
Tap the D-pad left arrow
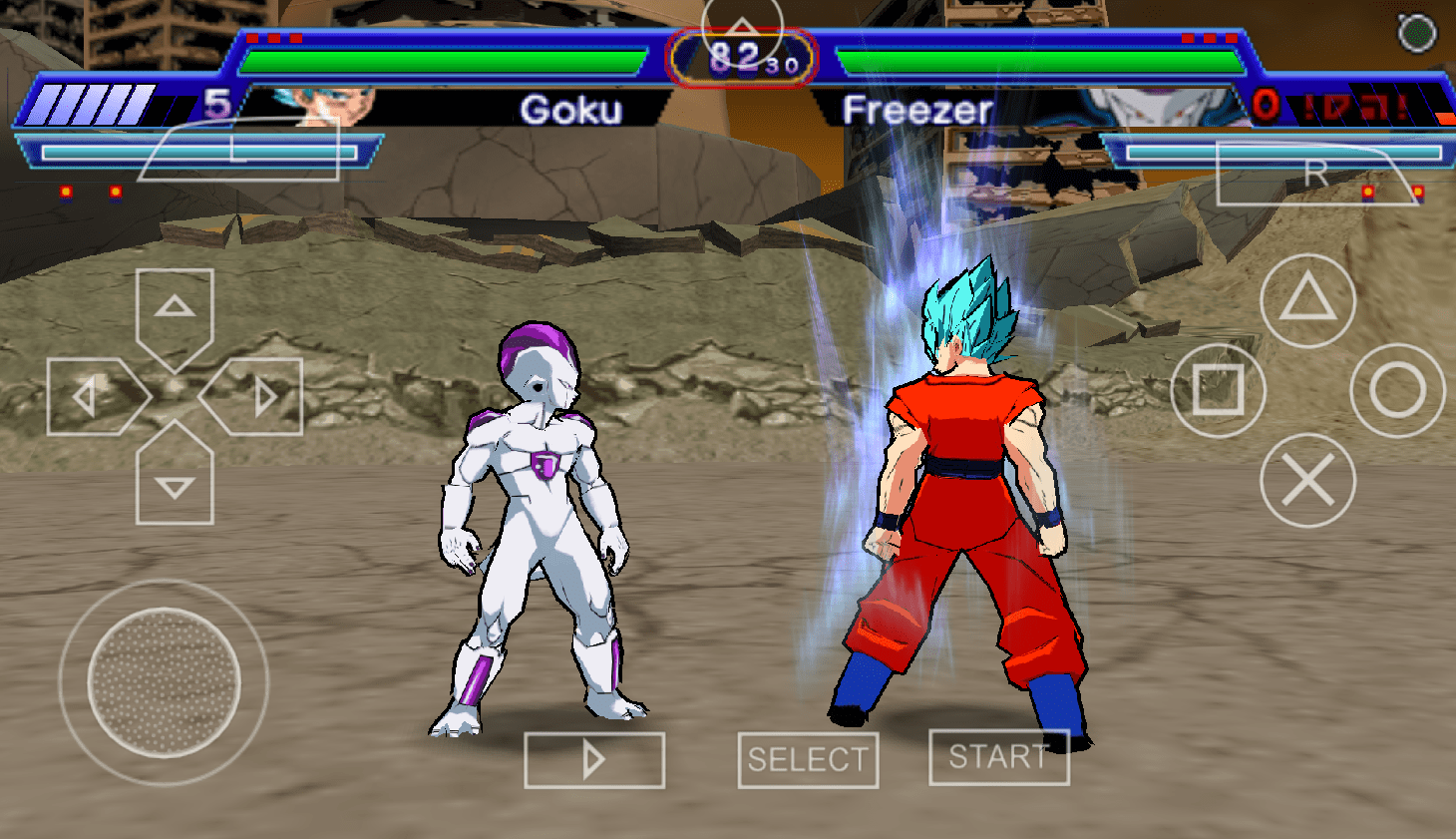(x=92, y=397)
